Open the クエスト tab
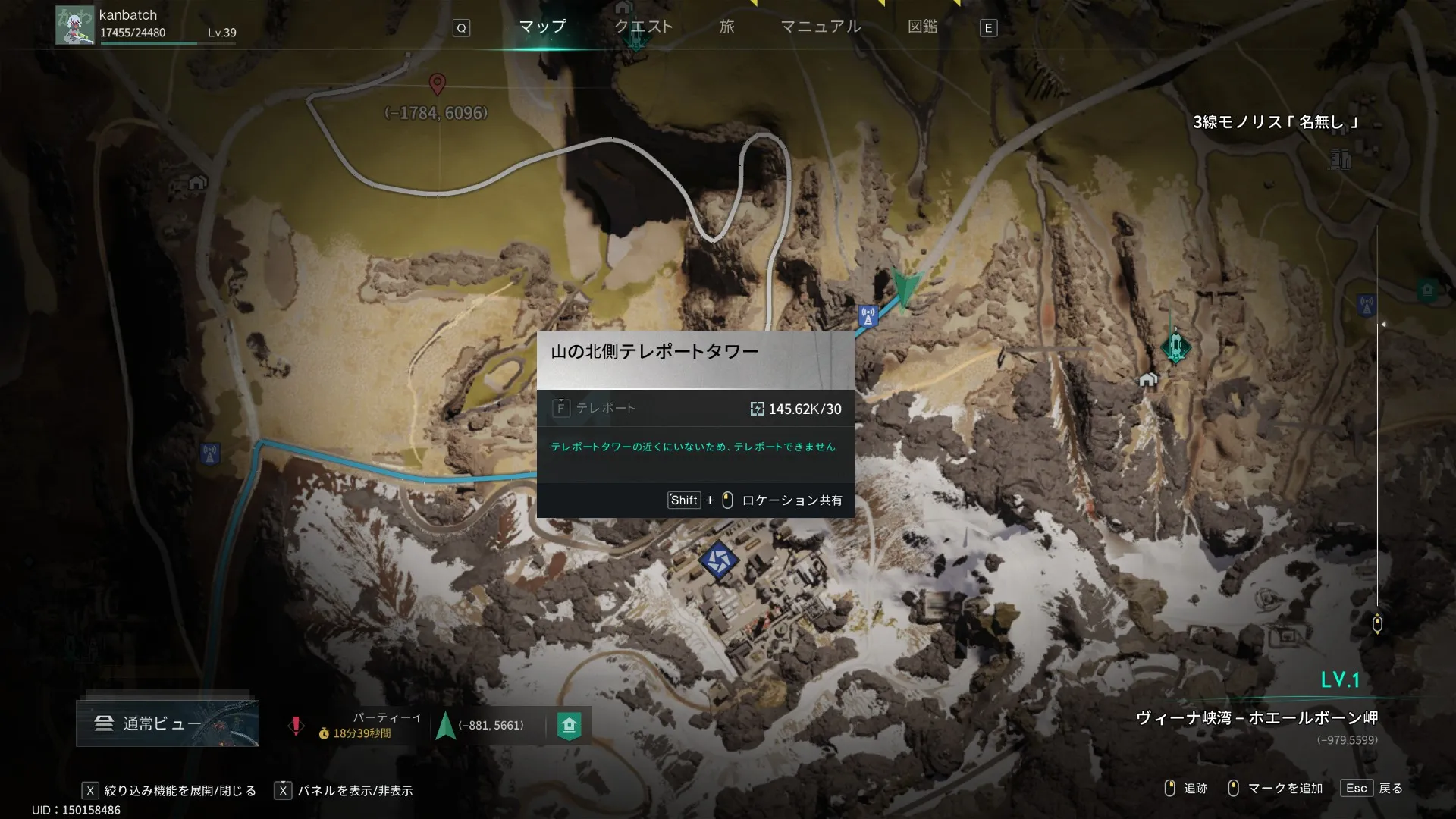Image resolution: width=1456 pixels, height=819 pixels. tap(643, 27)
